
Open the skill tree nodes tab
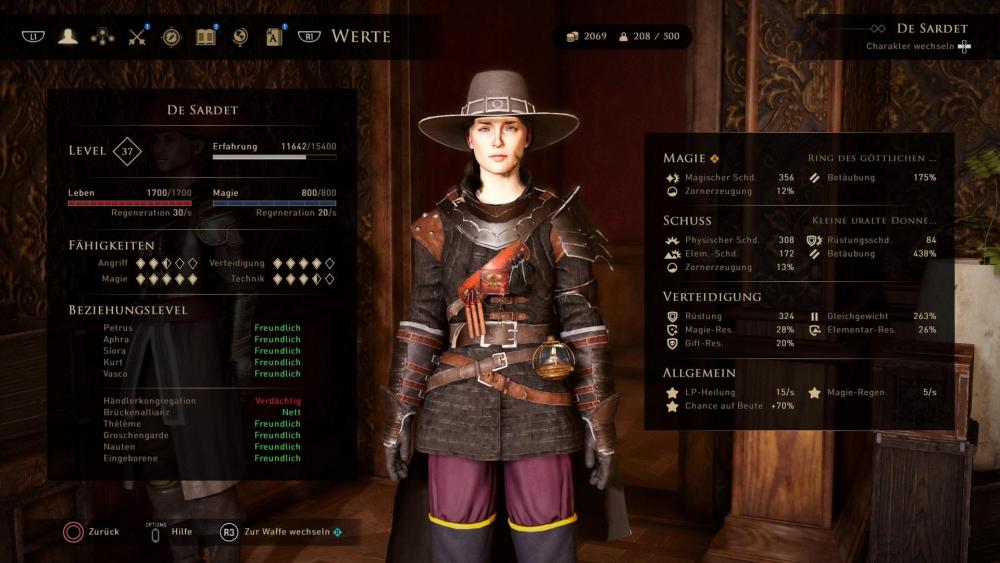tap(102, 37)
